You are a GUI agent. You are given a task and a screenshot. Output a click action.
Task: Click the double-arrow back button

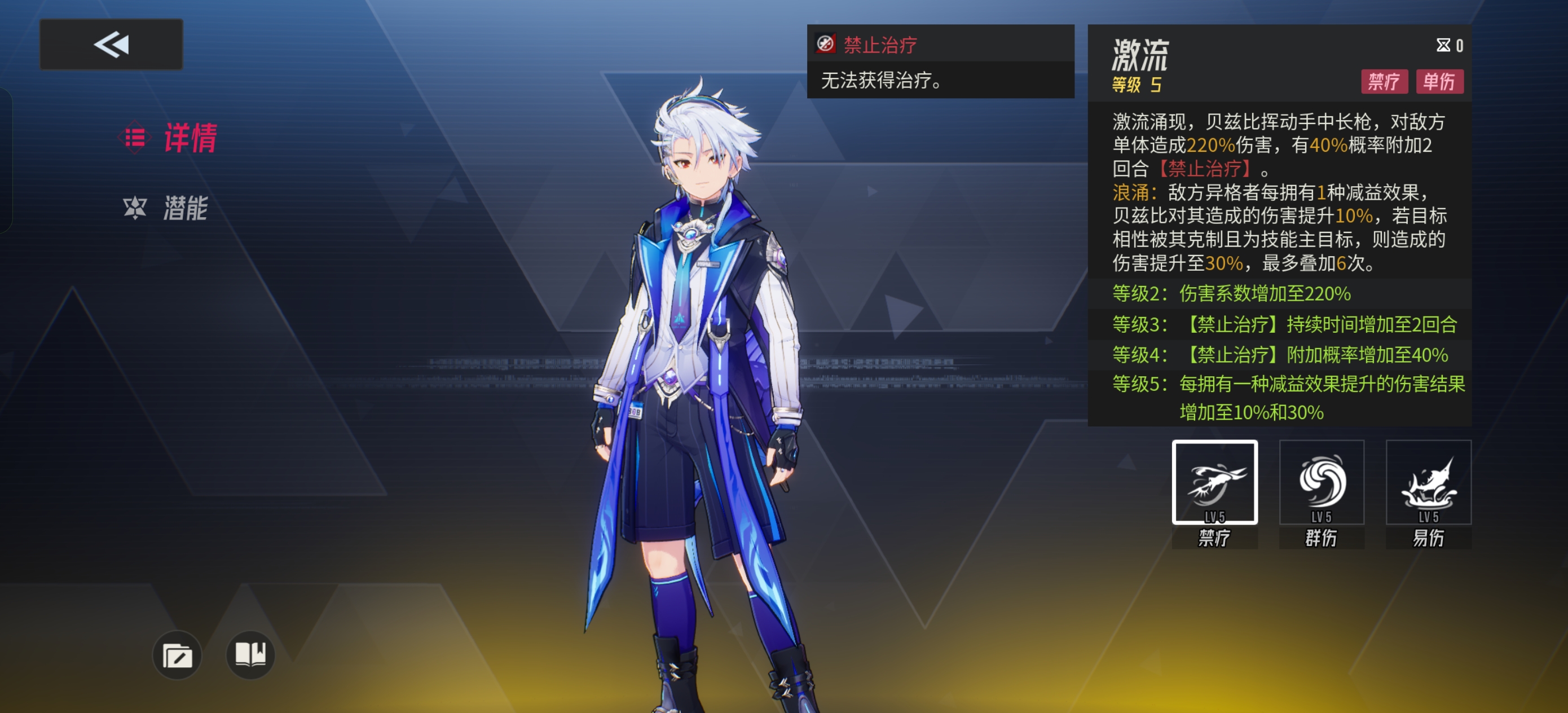[110, 44]
